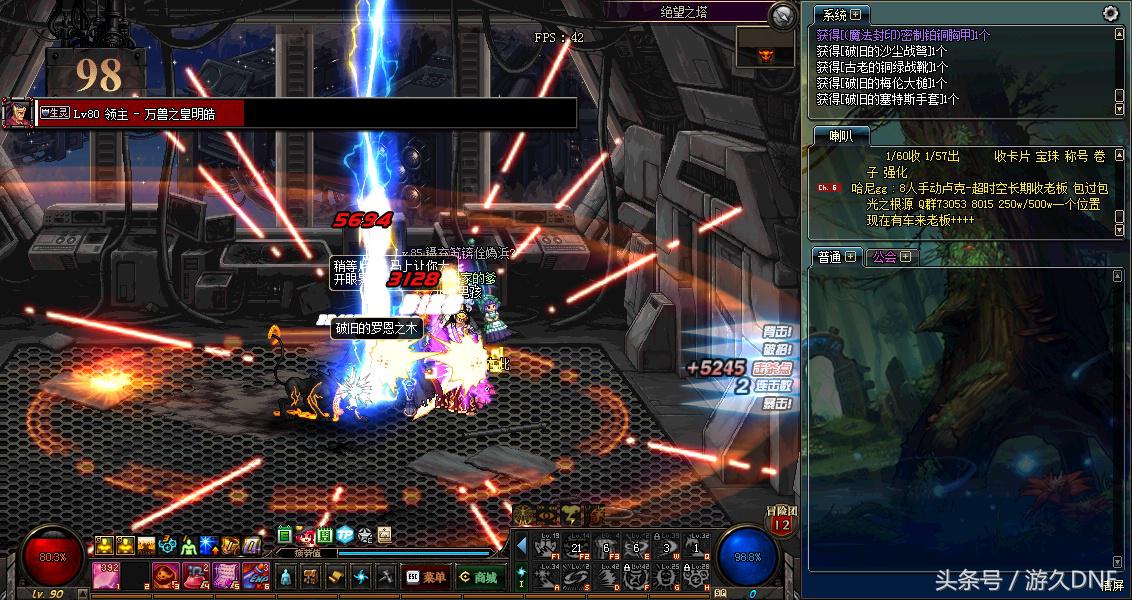This screenshot has height=600, width=1132.
Task: Activate the skill in the F2 slot
Action: pyautogui.click(x=577, y=546)
